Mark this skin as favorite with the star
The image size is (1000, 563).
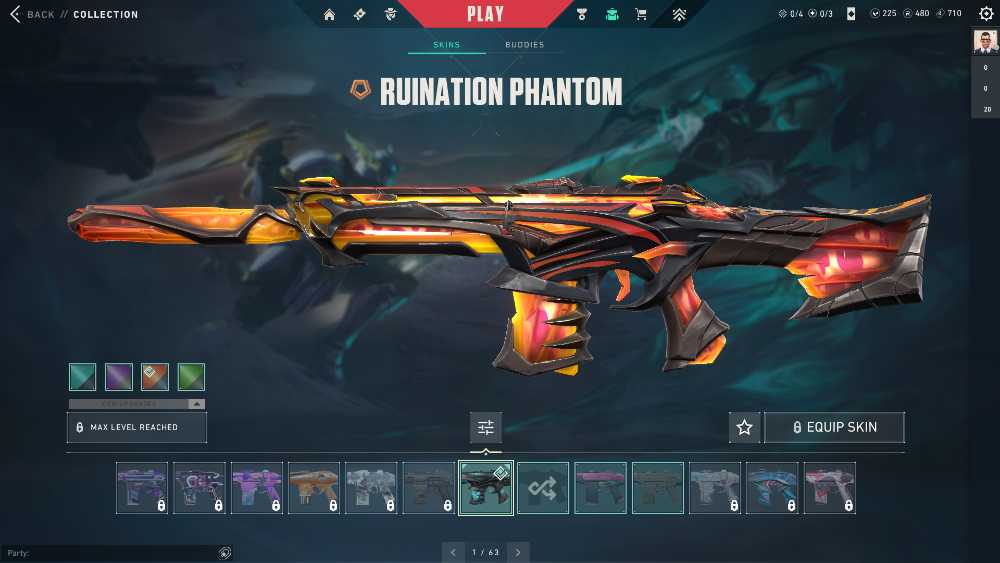coord(744,427)
